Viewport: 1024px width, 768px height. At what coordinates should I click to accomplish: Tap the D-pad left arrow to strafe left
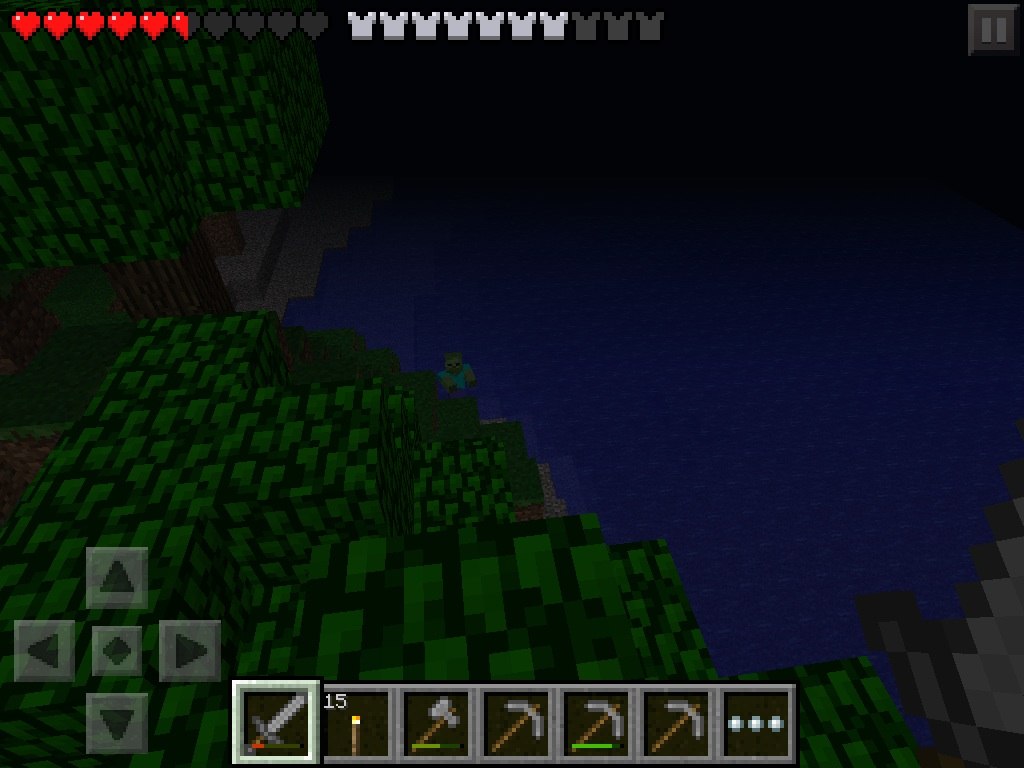point(45,651)
